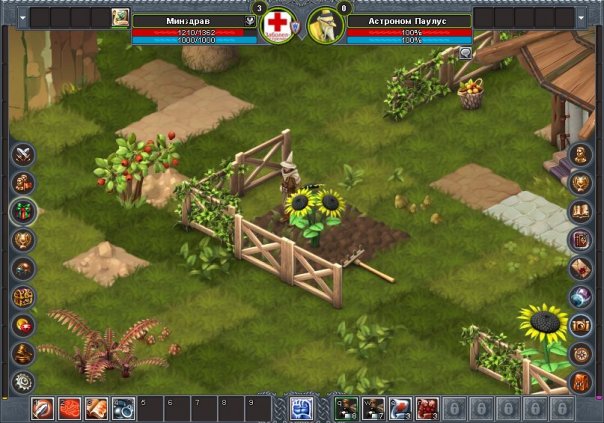Open the golden trophy achievements icon
Viewport: 604px width, 423px height.
coord(22,240)
